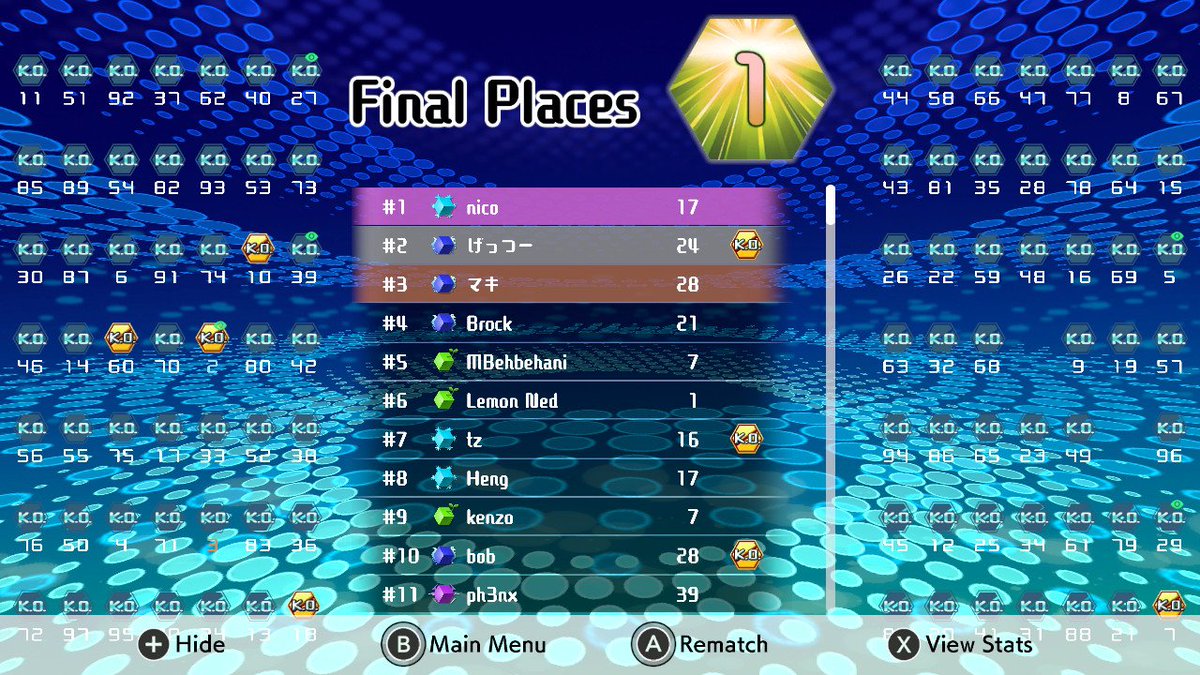Click Heng's row in the rankings

coord(568,479)
